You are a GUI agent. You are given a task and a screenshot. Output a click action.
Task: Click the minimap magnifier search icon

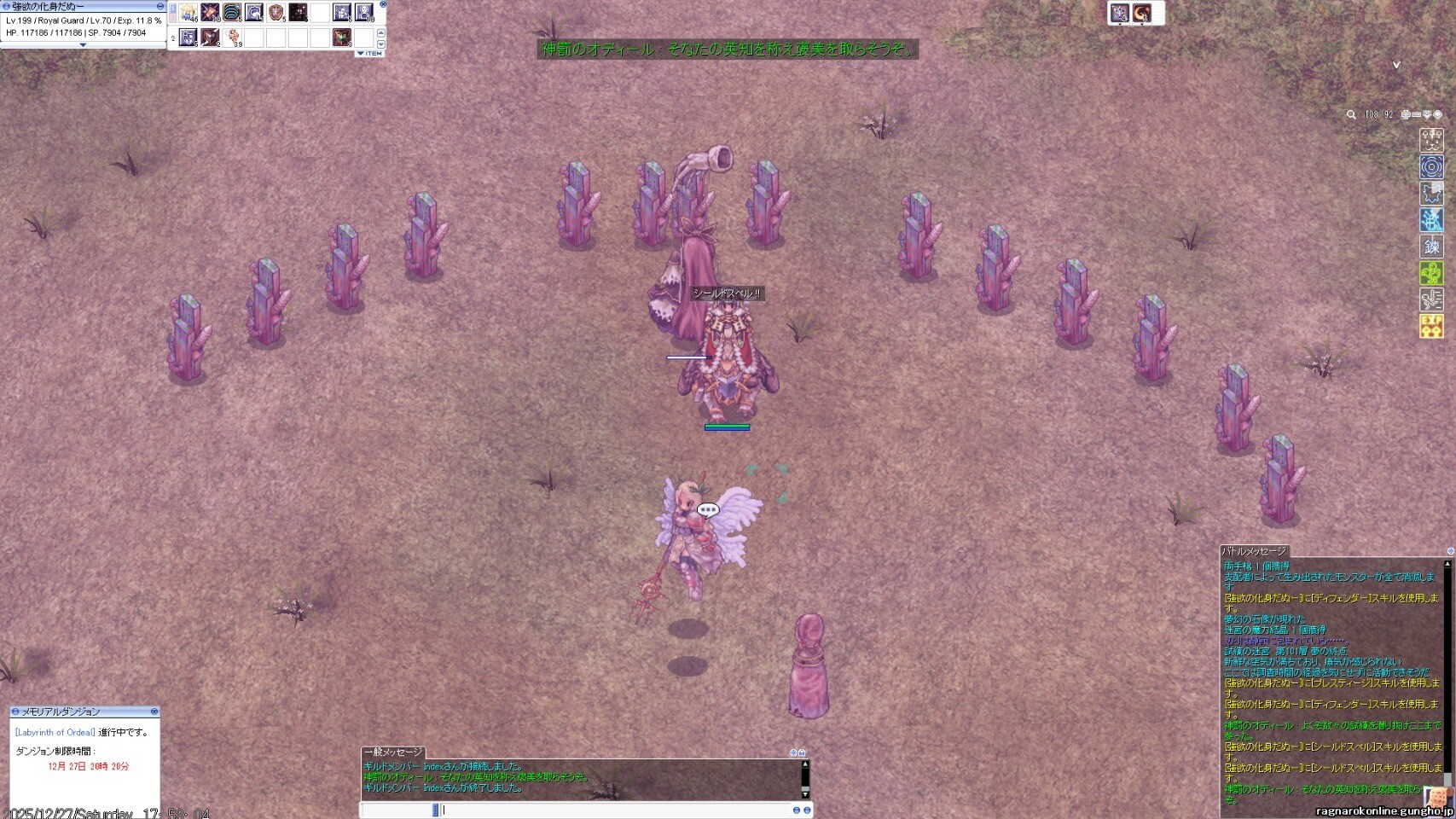pyautogui.click(x=1351, y=114)
